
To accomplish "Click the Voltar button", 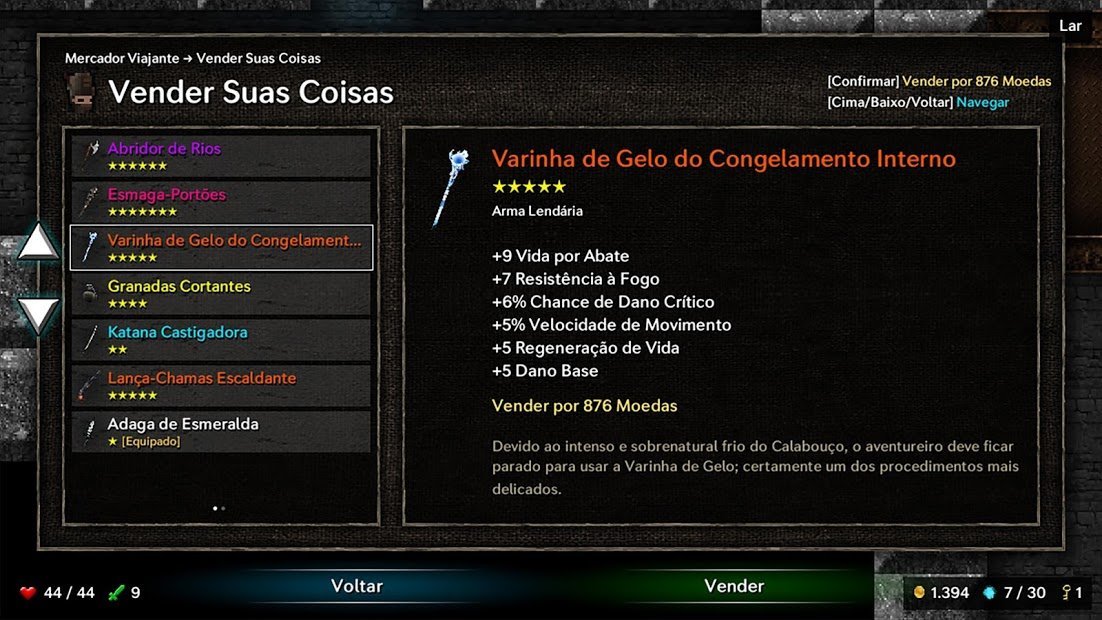I will (357, 587).
